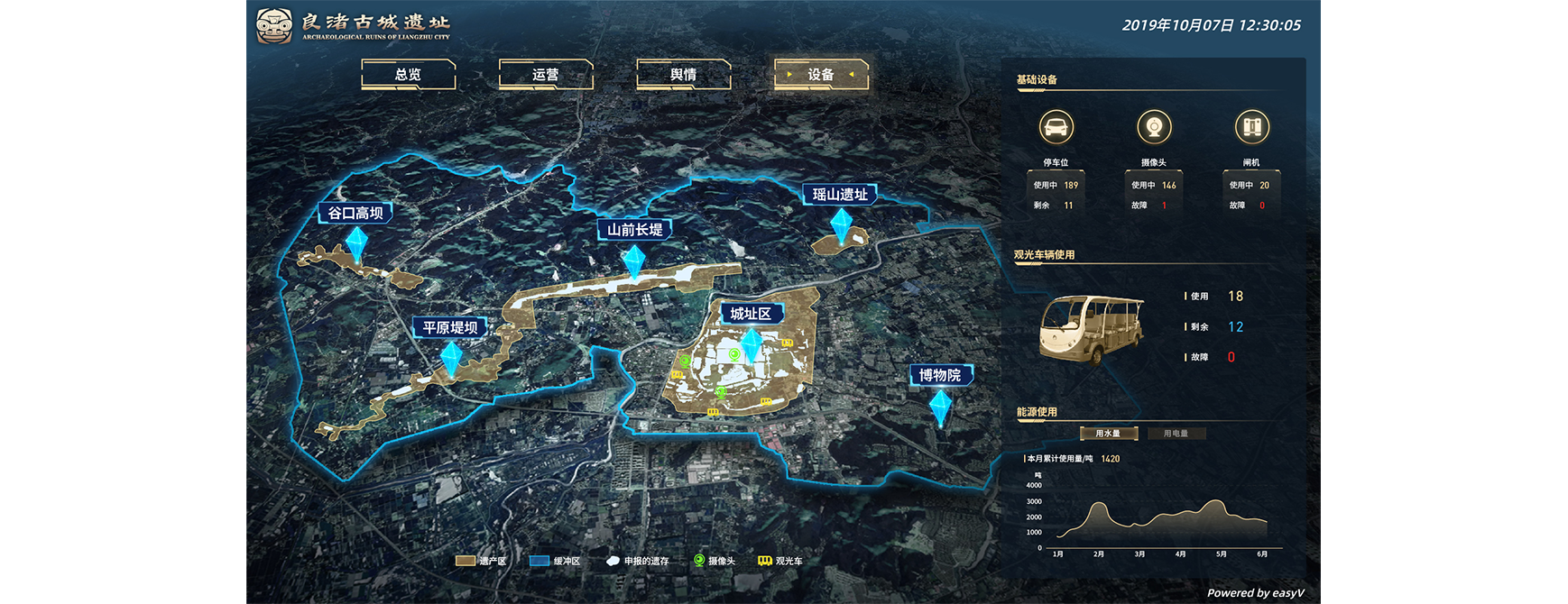Open the round camera icon in 基础设备

click(1154, 127)
